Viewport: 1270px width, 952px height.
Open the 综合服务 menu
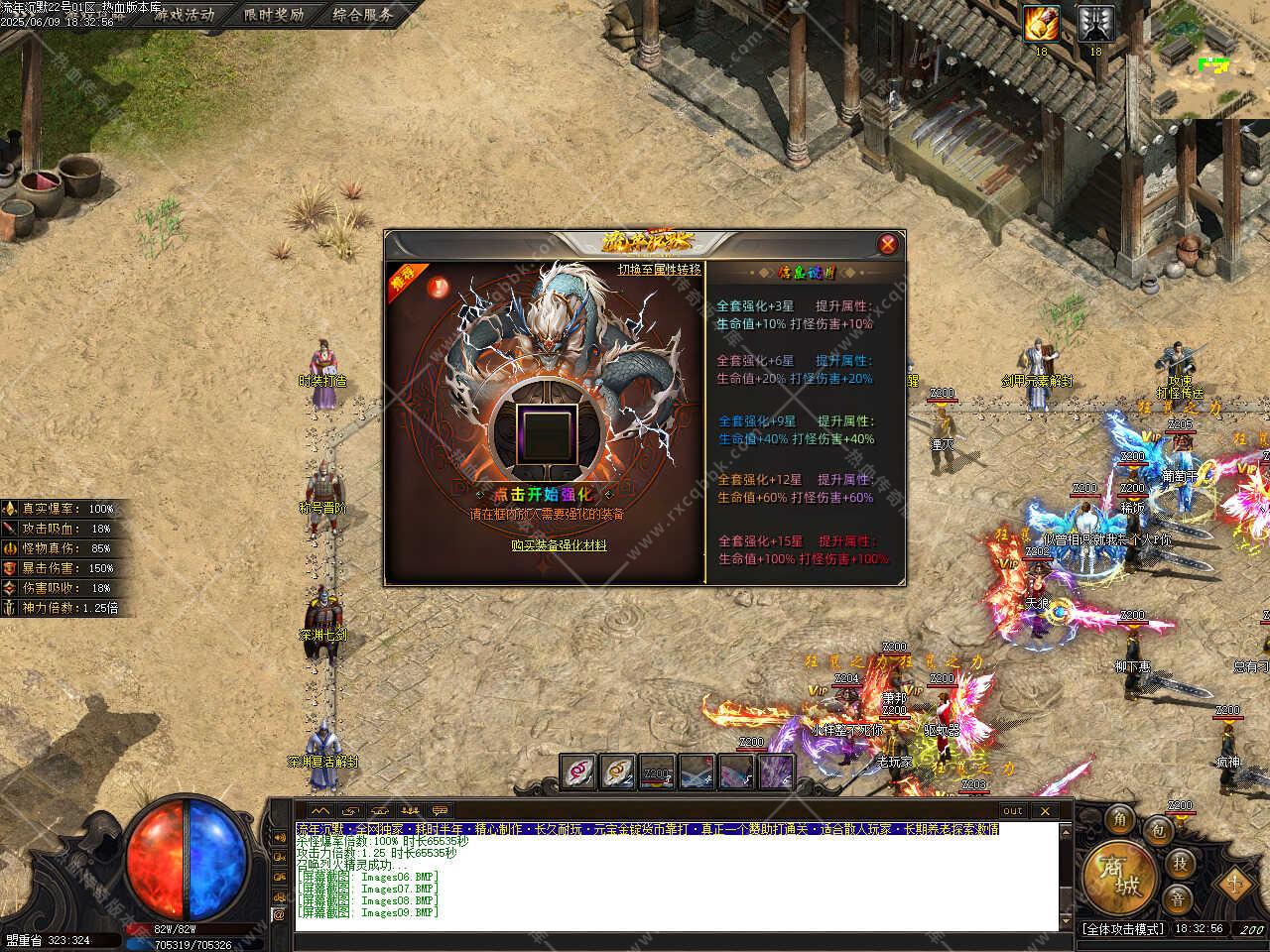[x=362, y=14]
